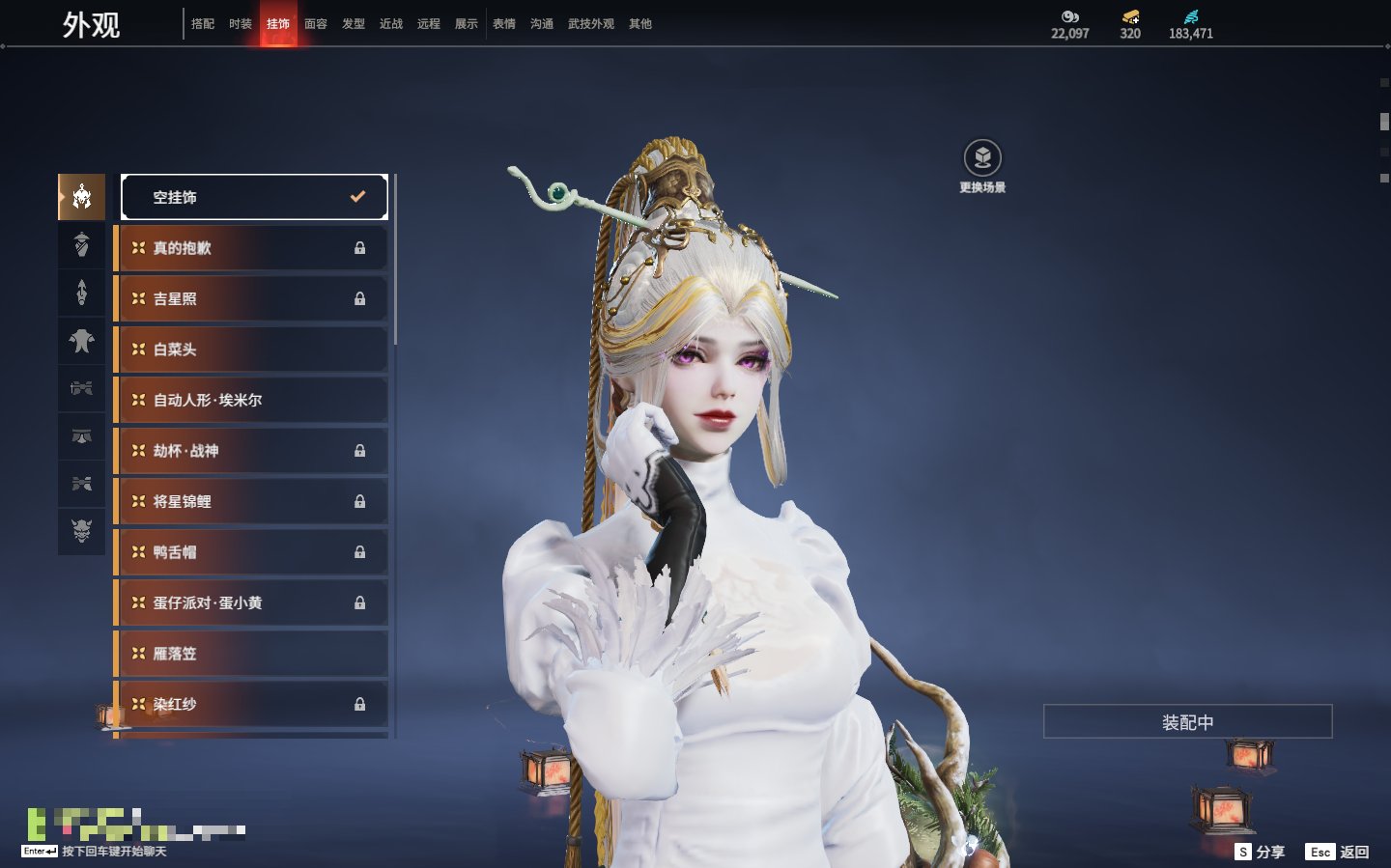Click the 装配中 equip button

[x=1187, y=722]
